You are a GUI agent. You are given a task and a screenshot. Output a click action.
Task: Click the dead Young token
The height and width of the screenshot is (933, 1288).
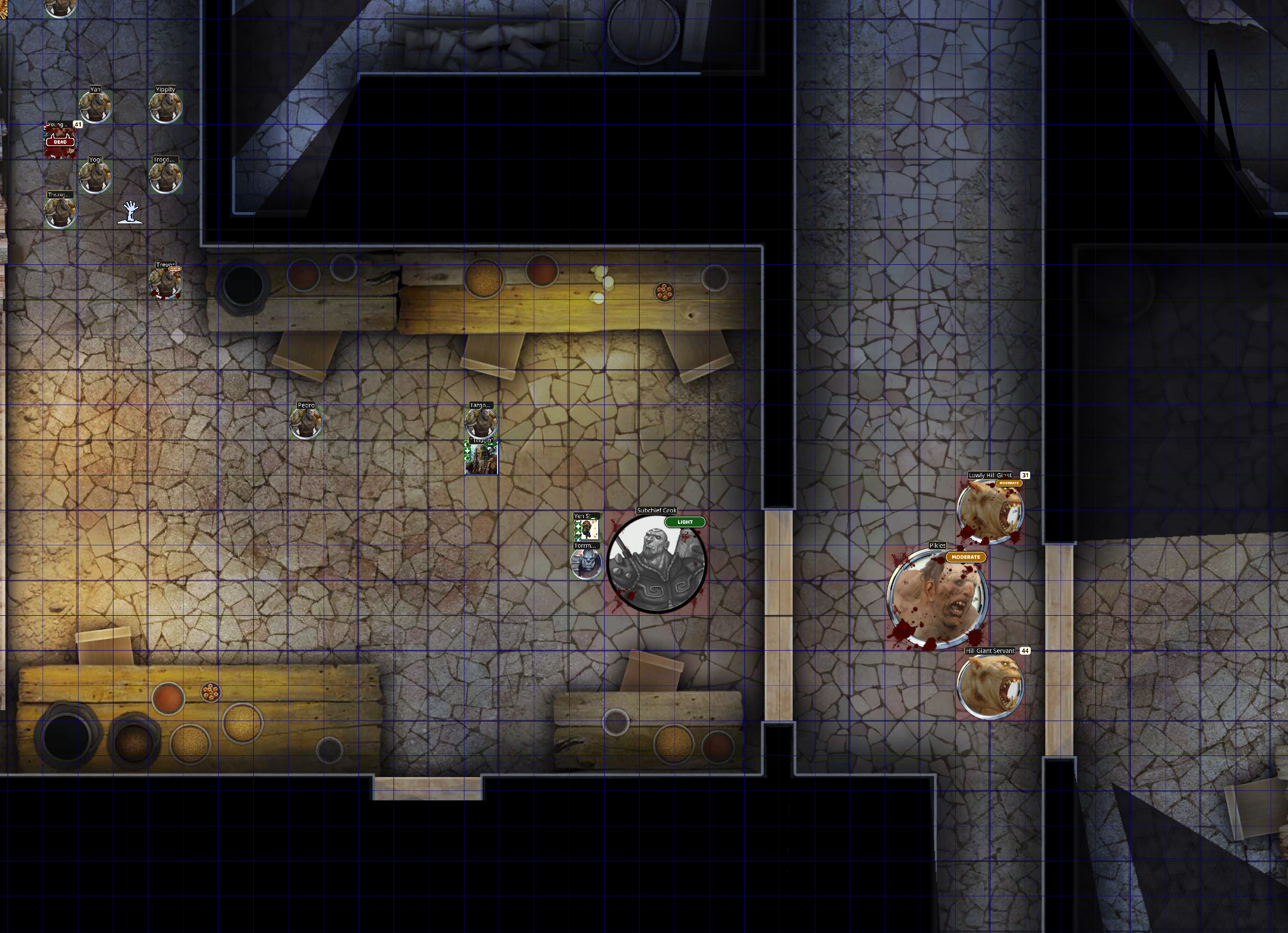61,142
